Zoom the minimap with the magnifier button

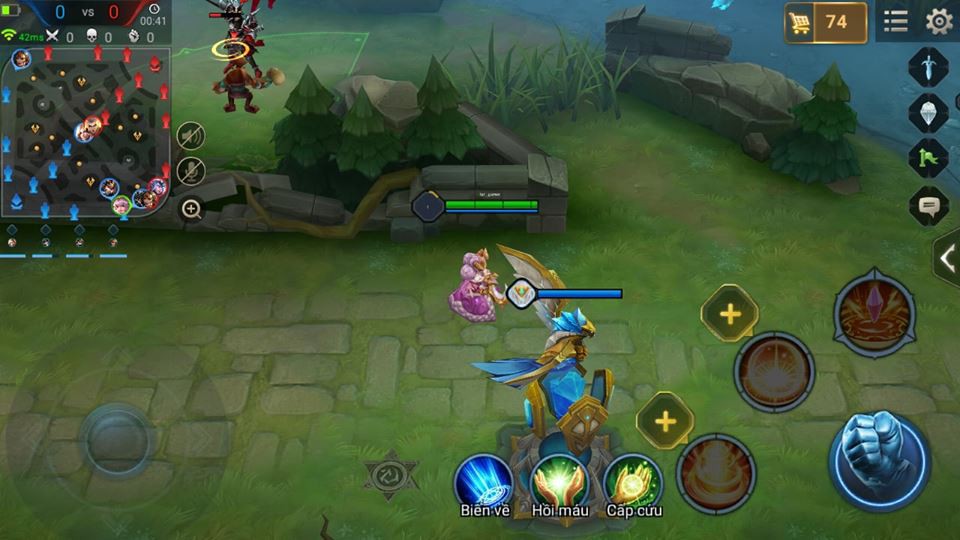191,209
